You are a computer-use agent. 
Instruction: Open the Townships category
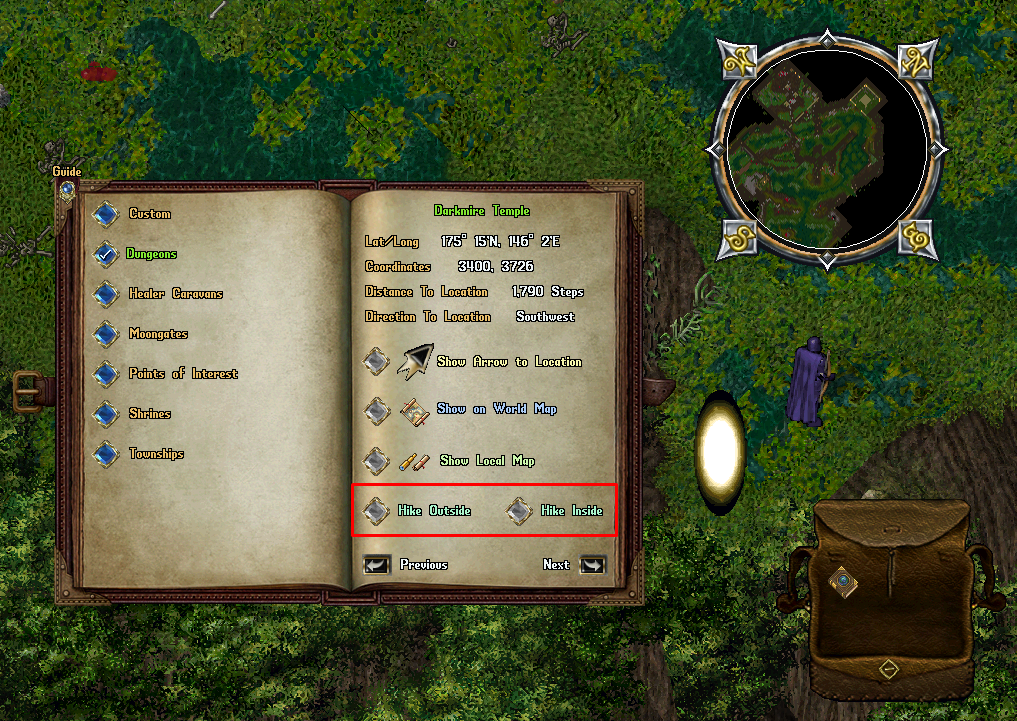(106, 454)
